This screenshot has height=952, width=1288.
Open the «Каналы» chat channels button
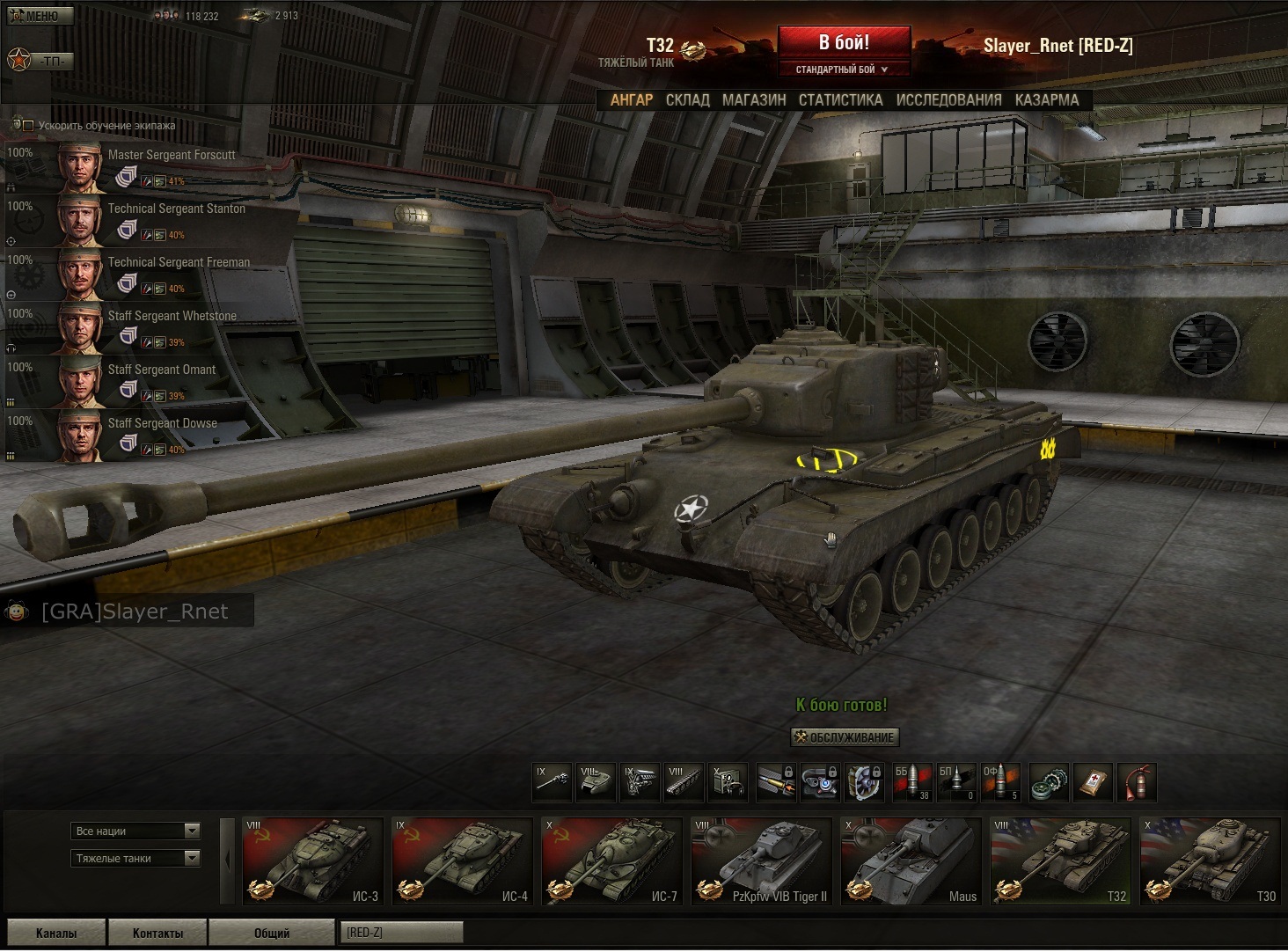coord(55,933)
